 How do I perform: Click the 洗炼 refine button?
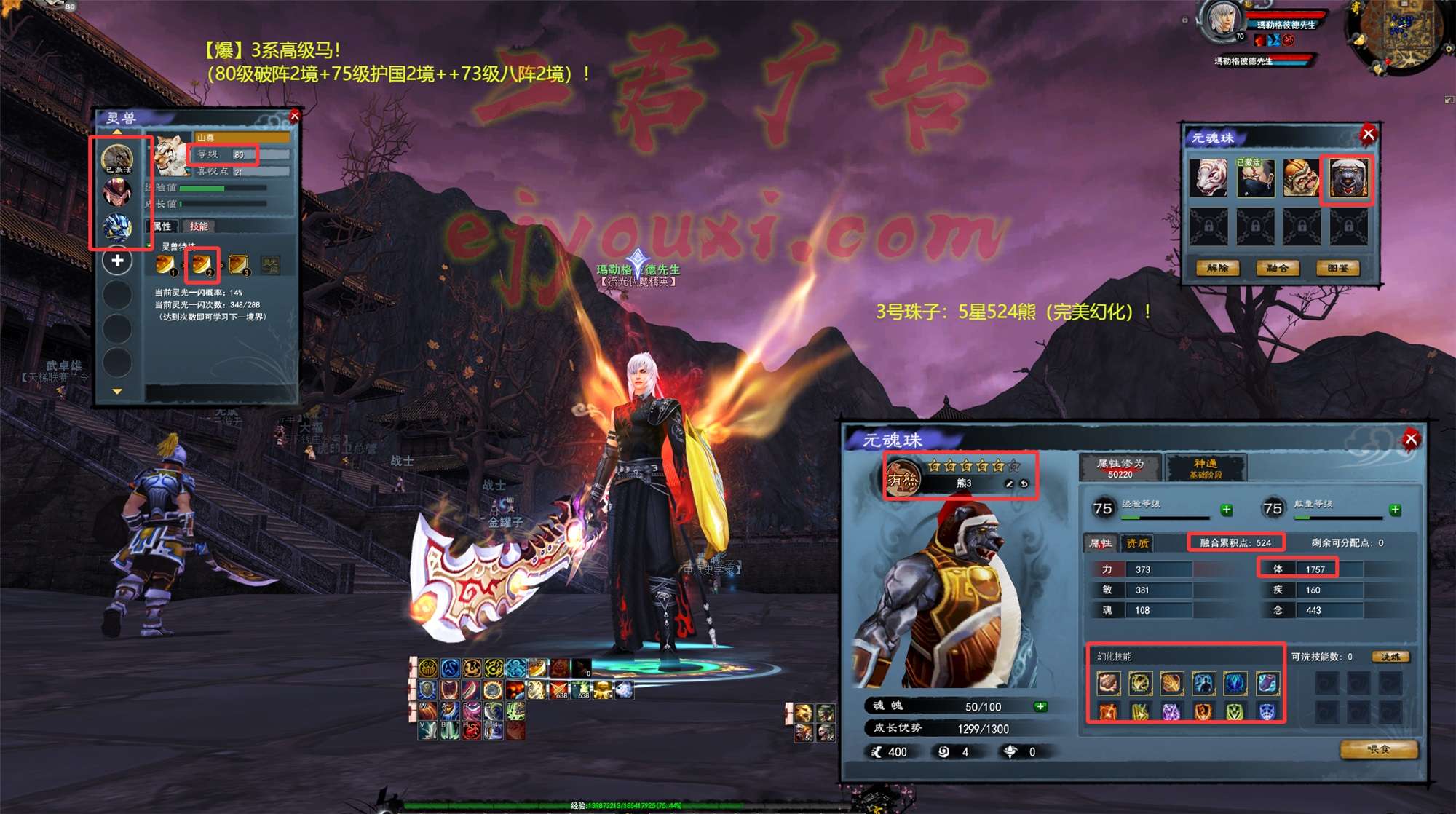click(x=1390, y=657)
